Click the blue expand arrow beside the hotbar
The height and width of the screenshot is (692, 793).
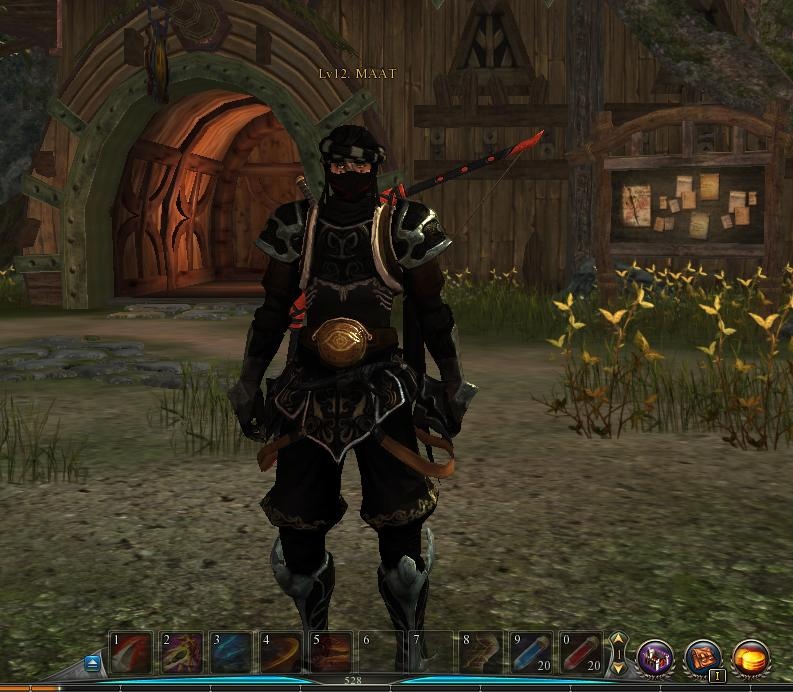pos(93,662)
